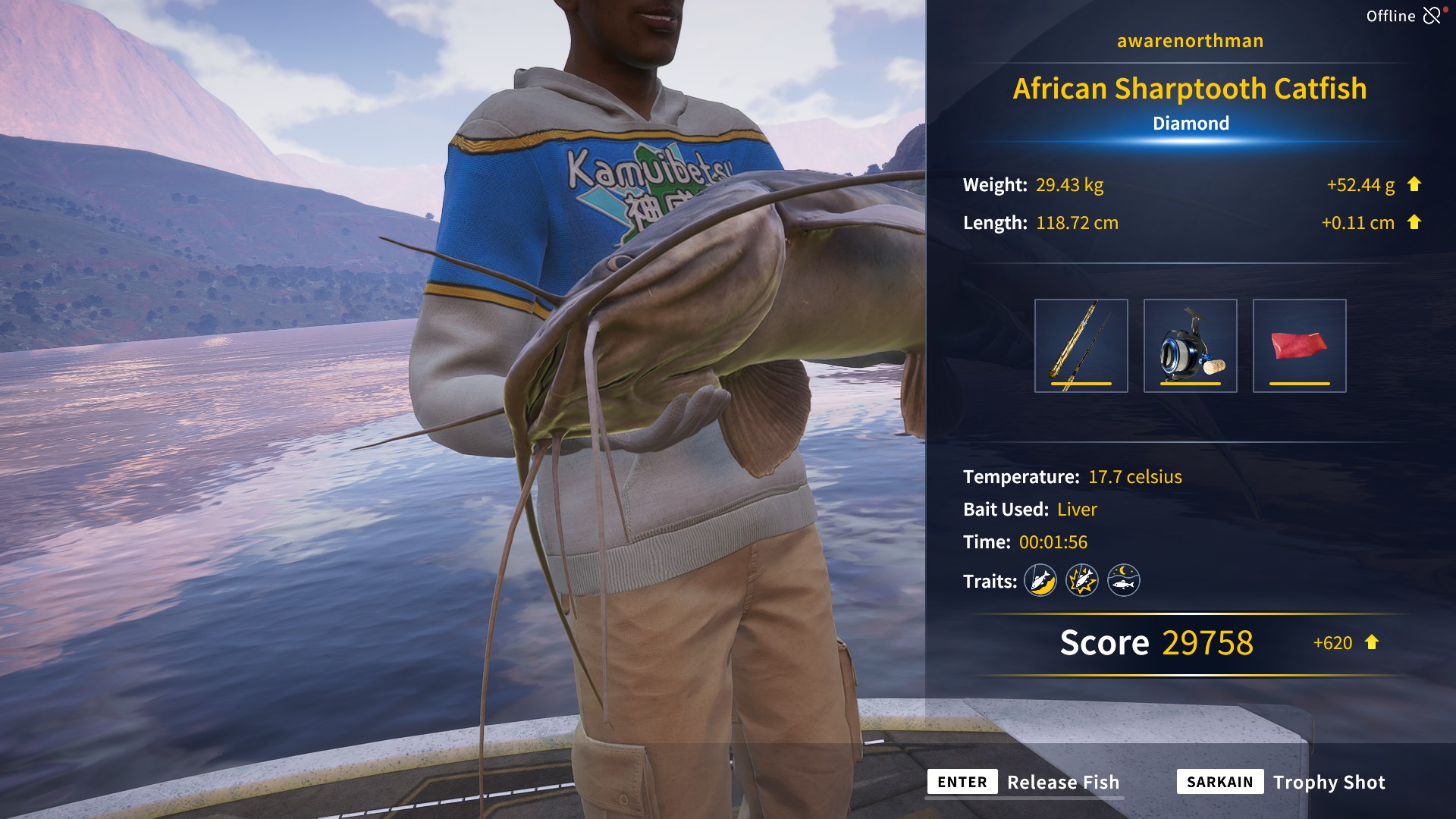Select the red liver bait slot

click(1299, 346)
